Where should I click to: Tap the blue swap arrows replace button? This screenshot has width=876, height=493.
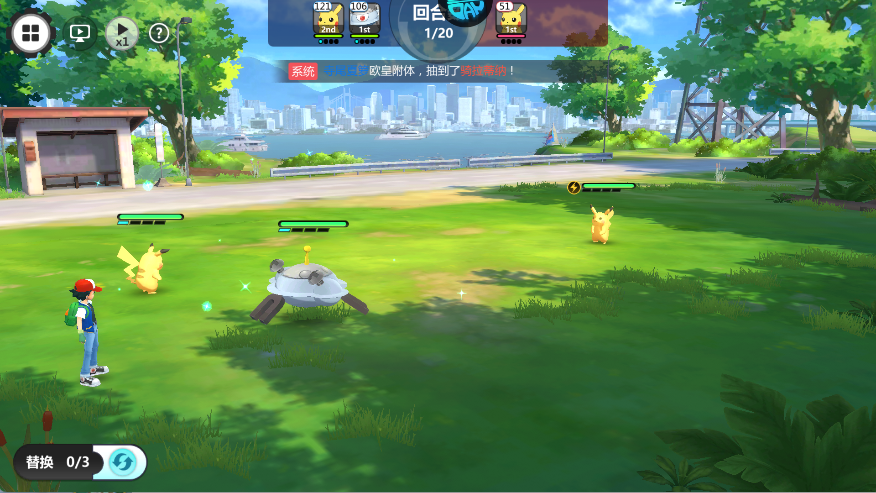(123, 462)
